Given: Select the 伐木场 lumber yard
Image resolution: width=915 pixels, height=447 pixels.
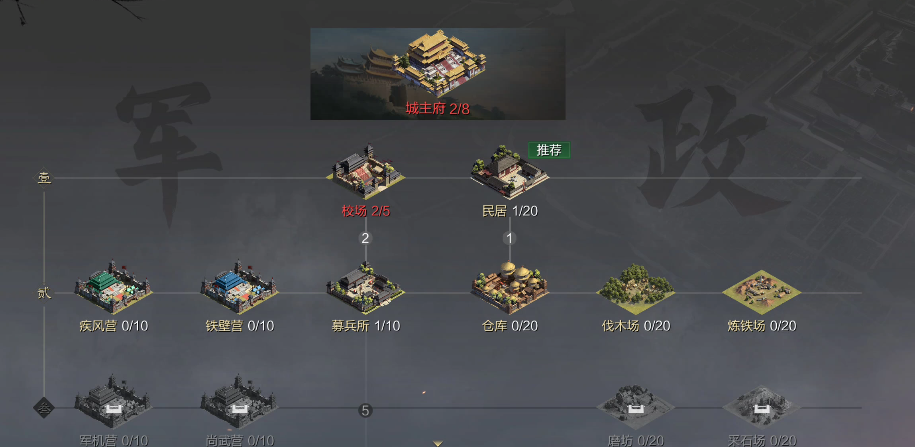Looking at the screenshot, I should [636, 290].
